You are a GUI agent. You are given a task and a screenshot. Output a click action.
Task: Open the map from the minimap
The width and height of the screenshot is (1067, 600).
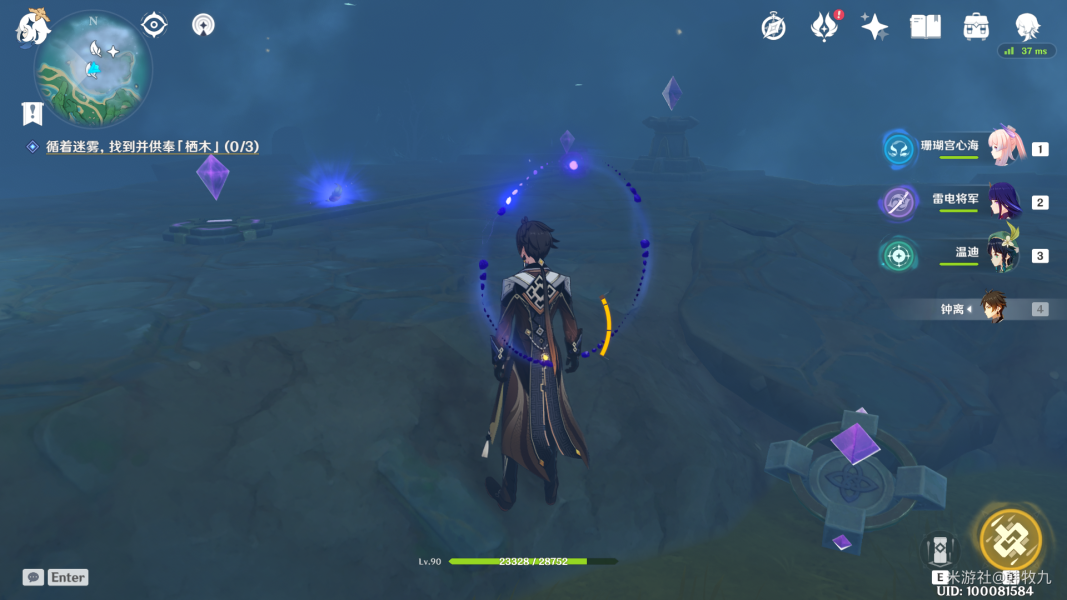pos(93,69)
